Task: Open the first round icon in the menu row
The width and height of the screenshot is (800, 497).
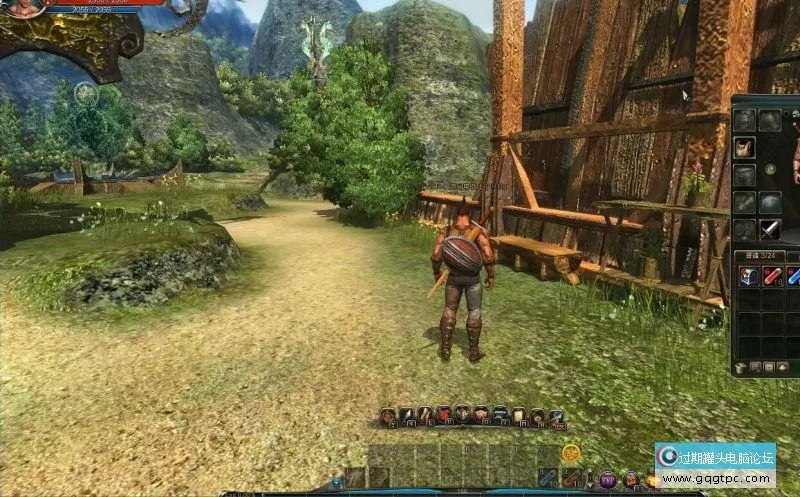Action: point(387,415)
